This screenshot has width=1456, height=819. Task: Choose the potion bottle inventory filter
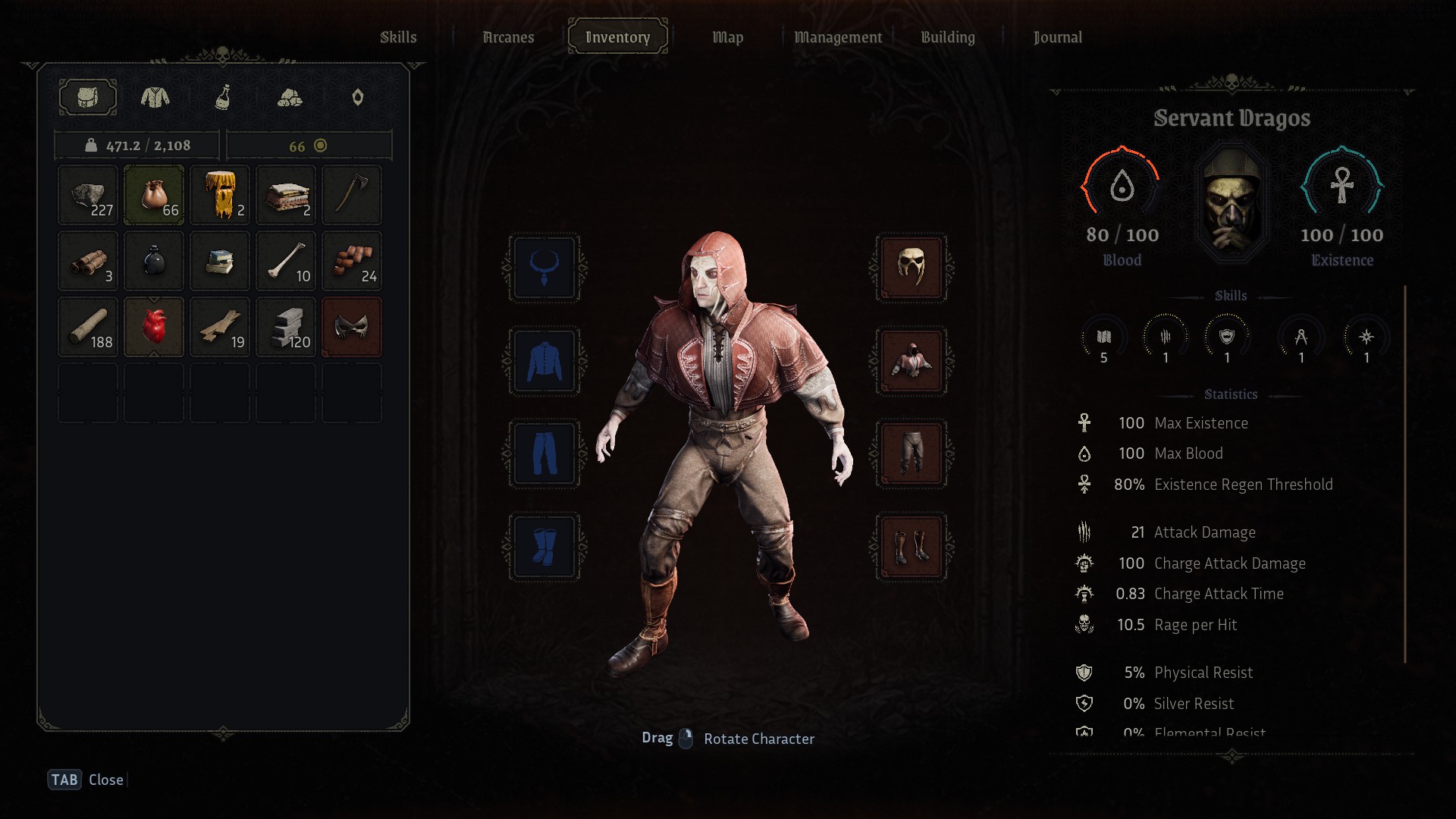click(x=222, y=98)
